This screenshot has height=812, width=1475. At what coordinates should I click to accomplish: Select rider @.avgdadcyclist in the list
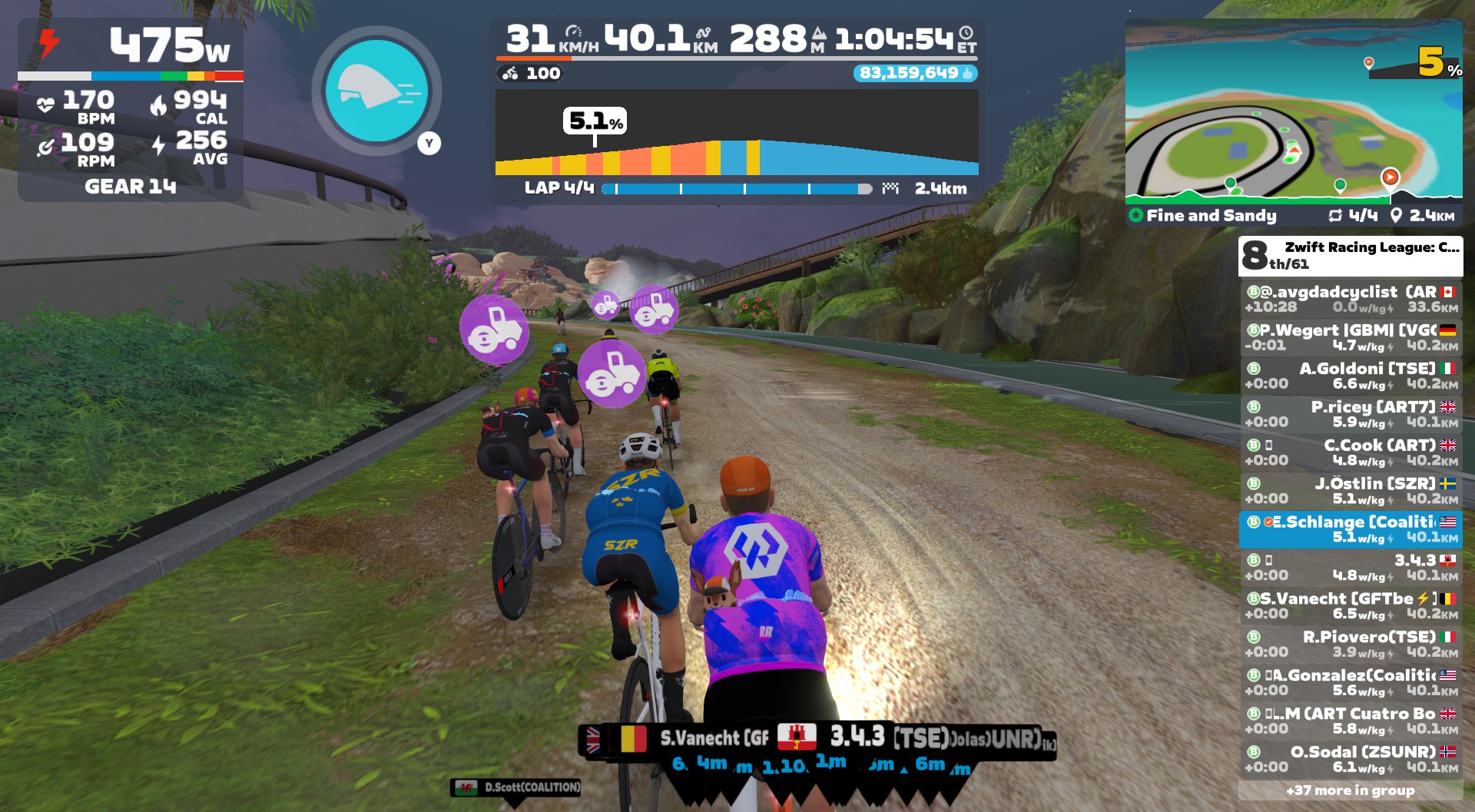[x=1350, y=299]
